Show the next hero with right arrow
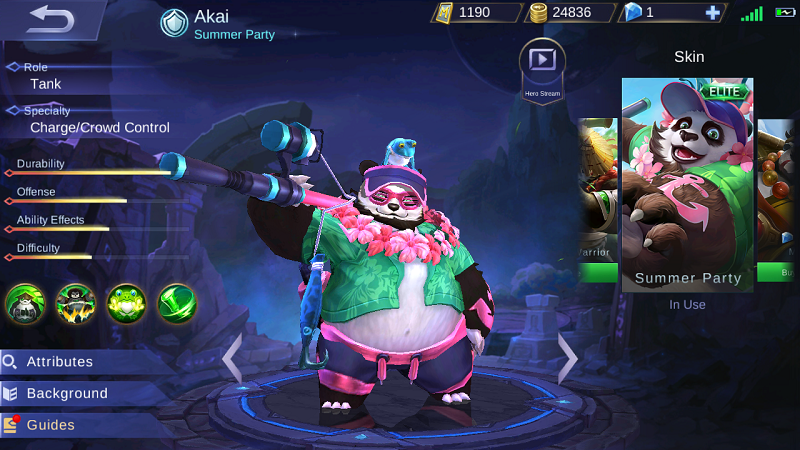The image size is (800, 450). tap(567, 357)
